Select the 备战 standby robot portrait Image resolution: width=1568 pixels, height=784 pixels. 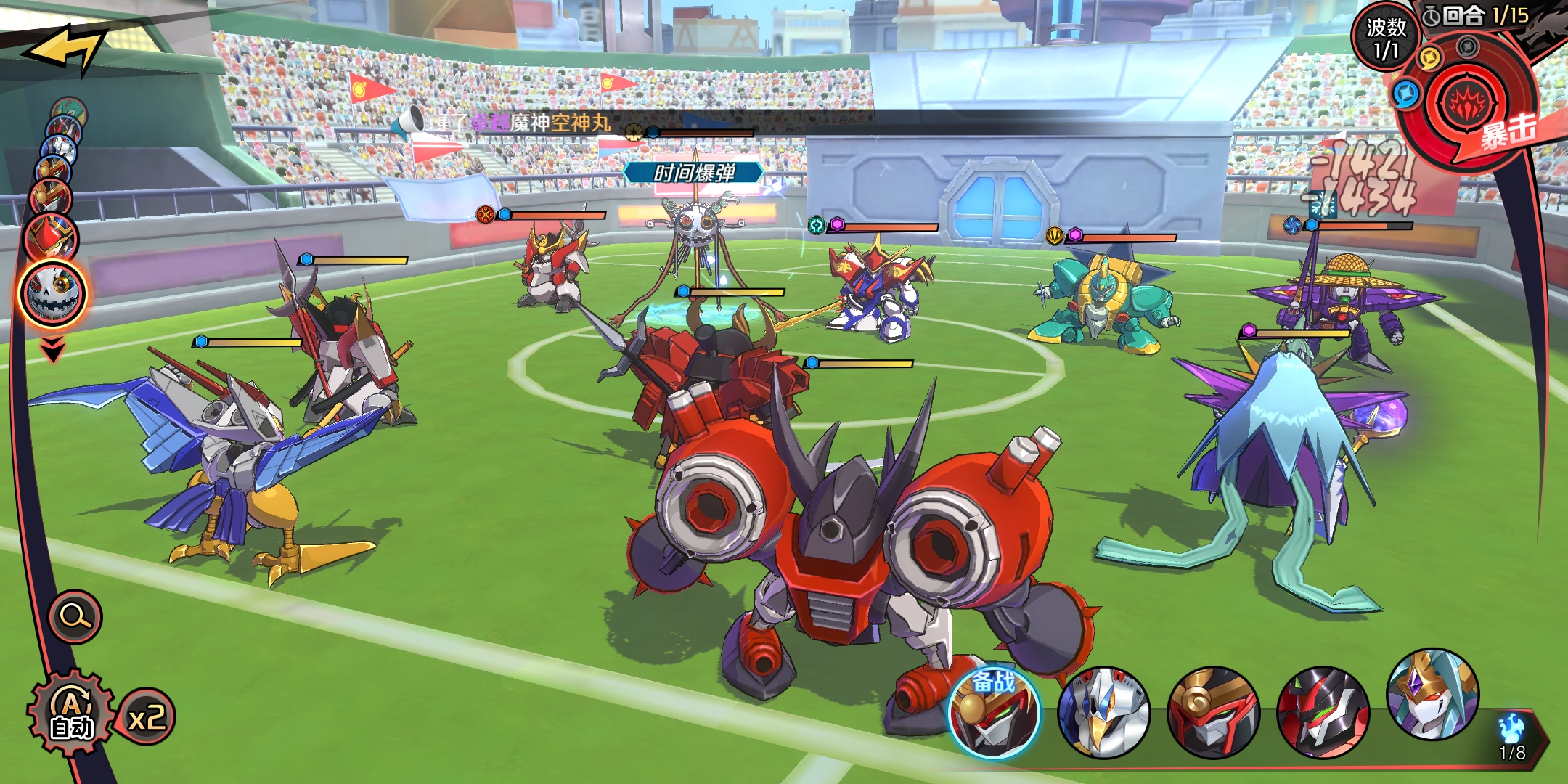994,713
